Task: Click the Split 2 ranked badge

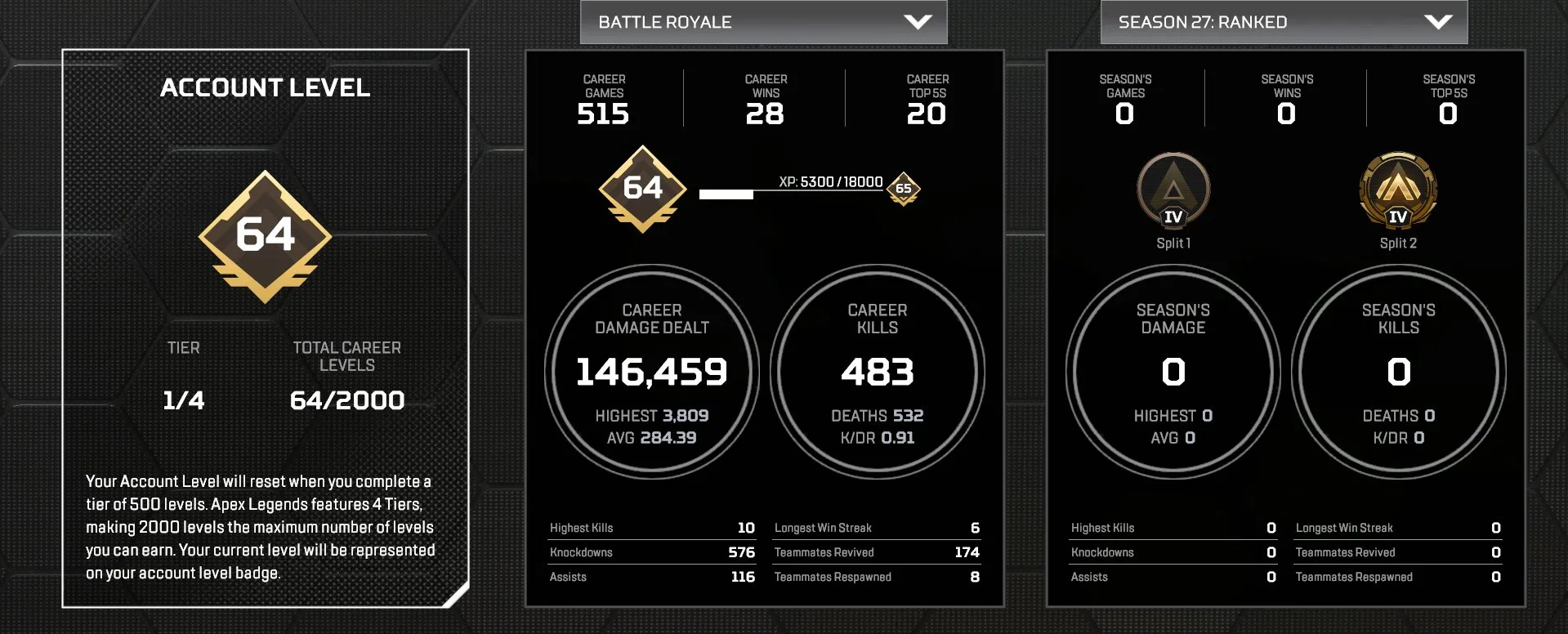Action: tap(1398, 190)
